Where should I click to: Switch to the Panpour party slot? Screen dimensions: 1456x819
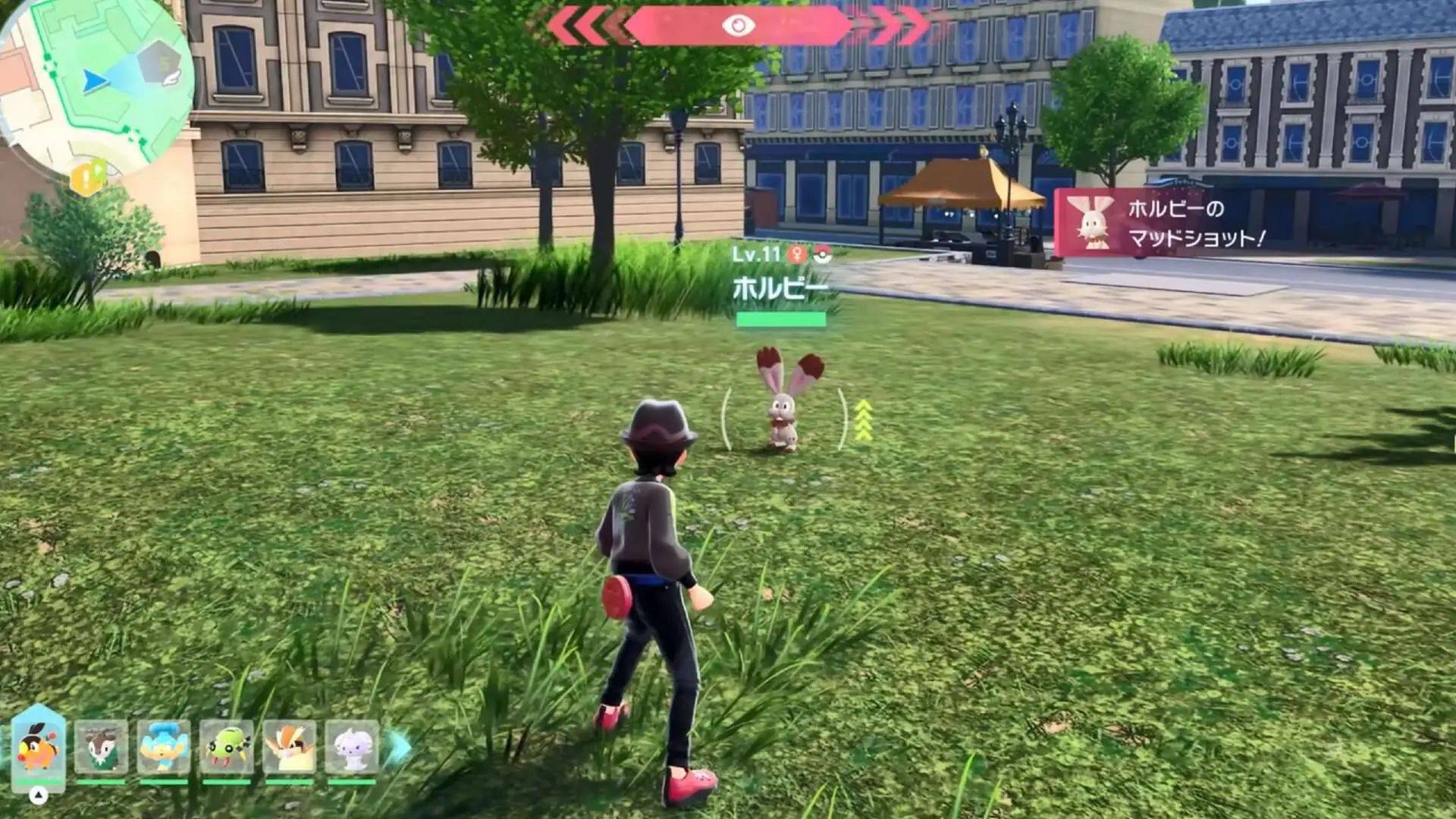[164, 748]
